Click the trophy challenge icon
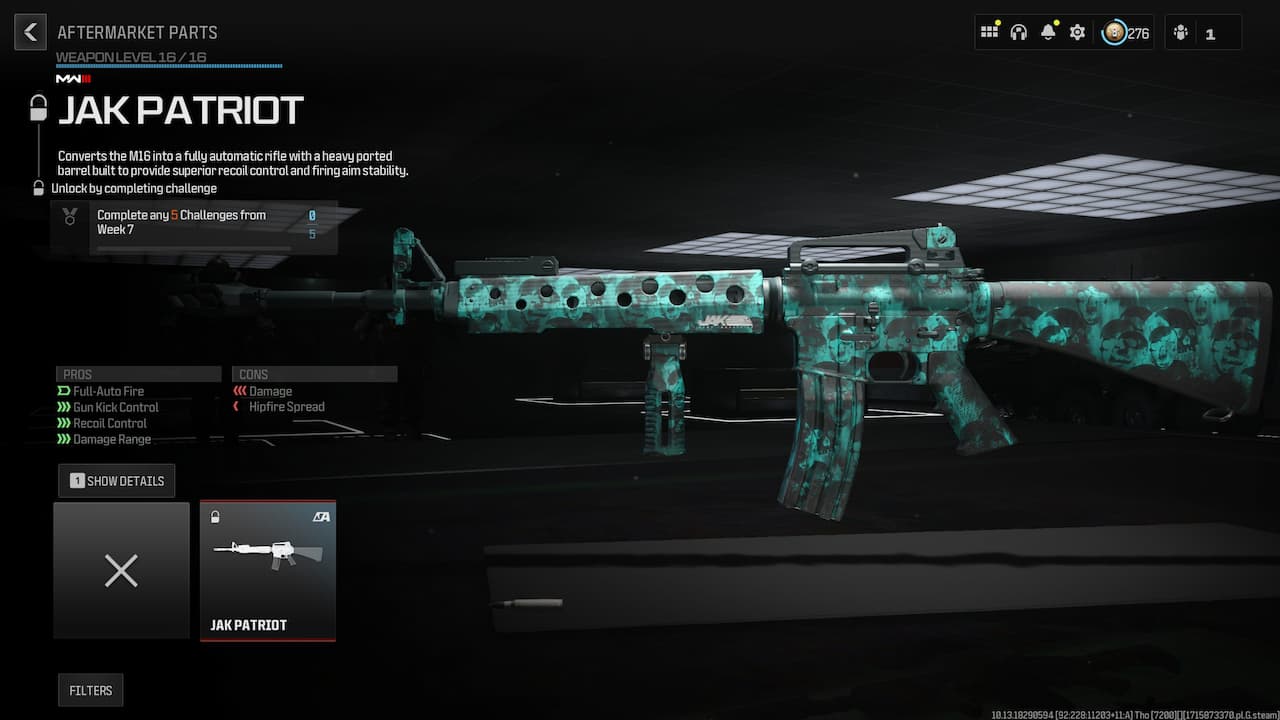1280x720 pixels. [x=68, y=217]
